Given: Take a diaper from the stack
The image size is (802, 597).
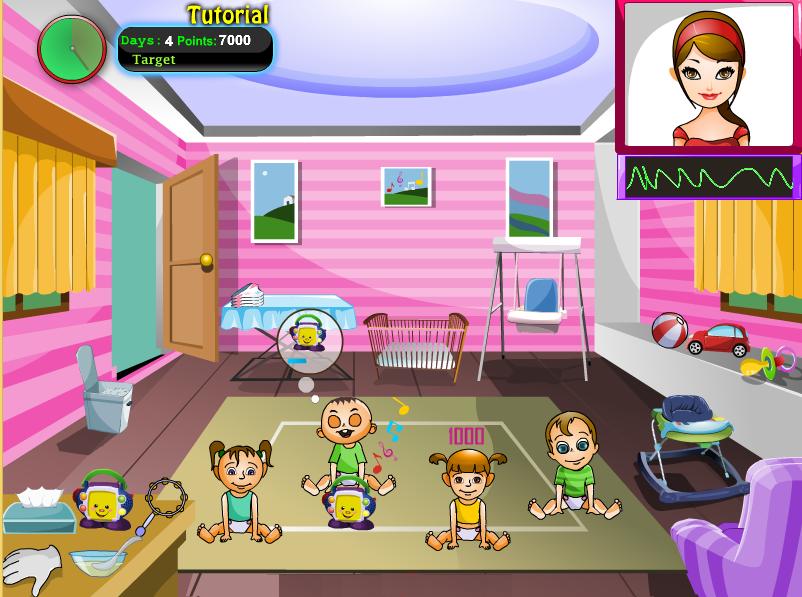Looking at the screenshot, I should [248, 295].
